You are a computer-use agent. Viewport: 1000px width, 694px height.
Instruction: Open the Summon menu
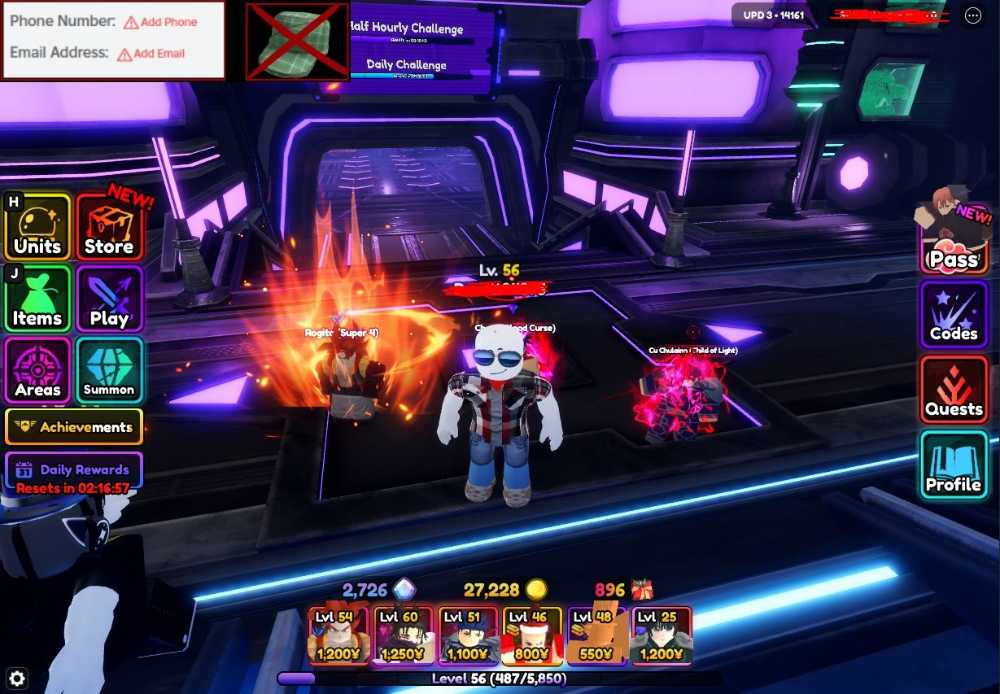[109, 371]
